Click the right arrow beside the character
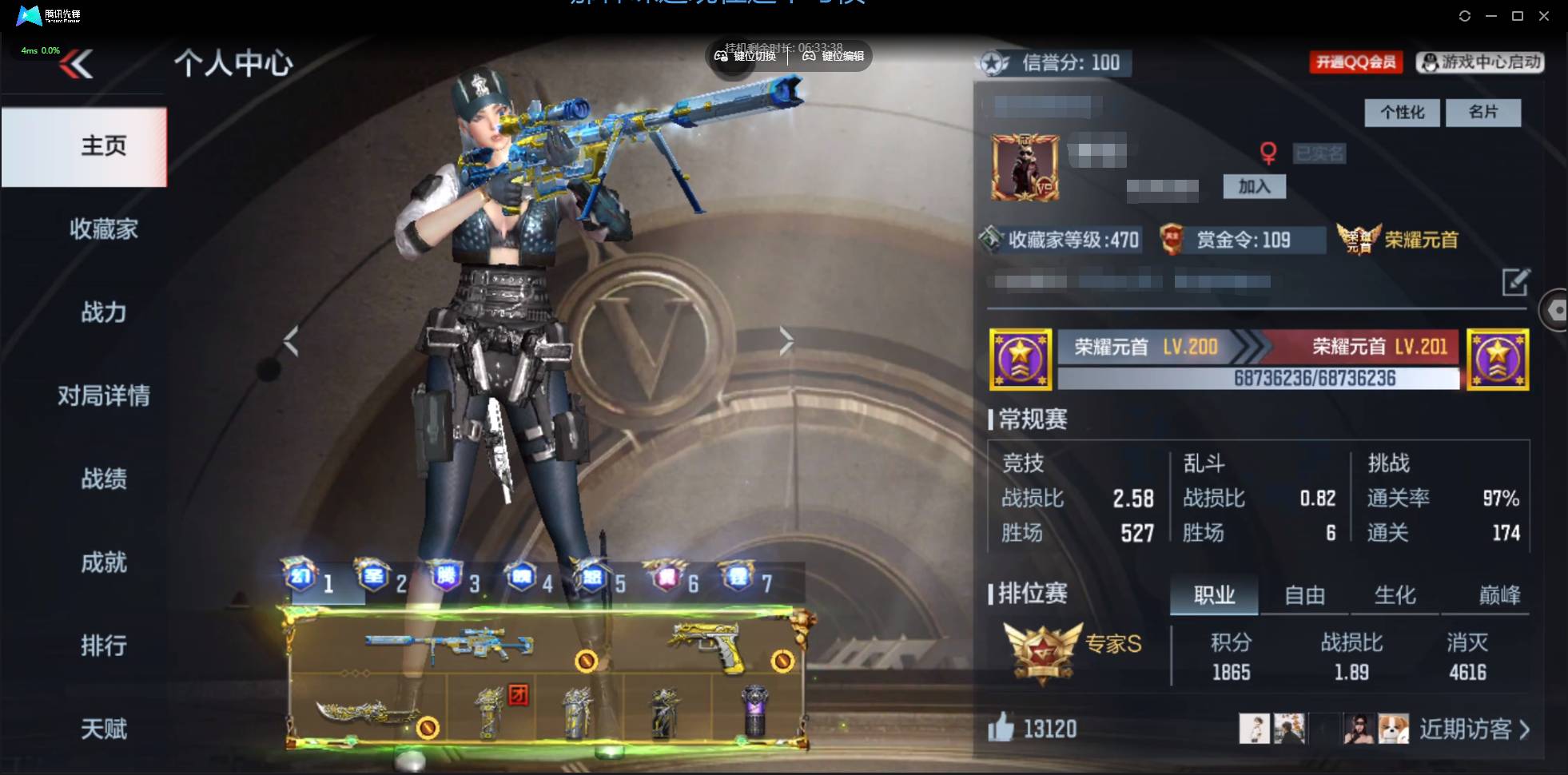The height and width of the screenshot is (775, 1568). click(x=787, y=340)
